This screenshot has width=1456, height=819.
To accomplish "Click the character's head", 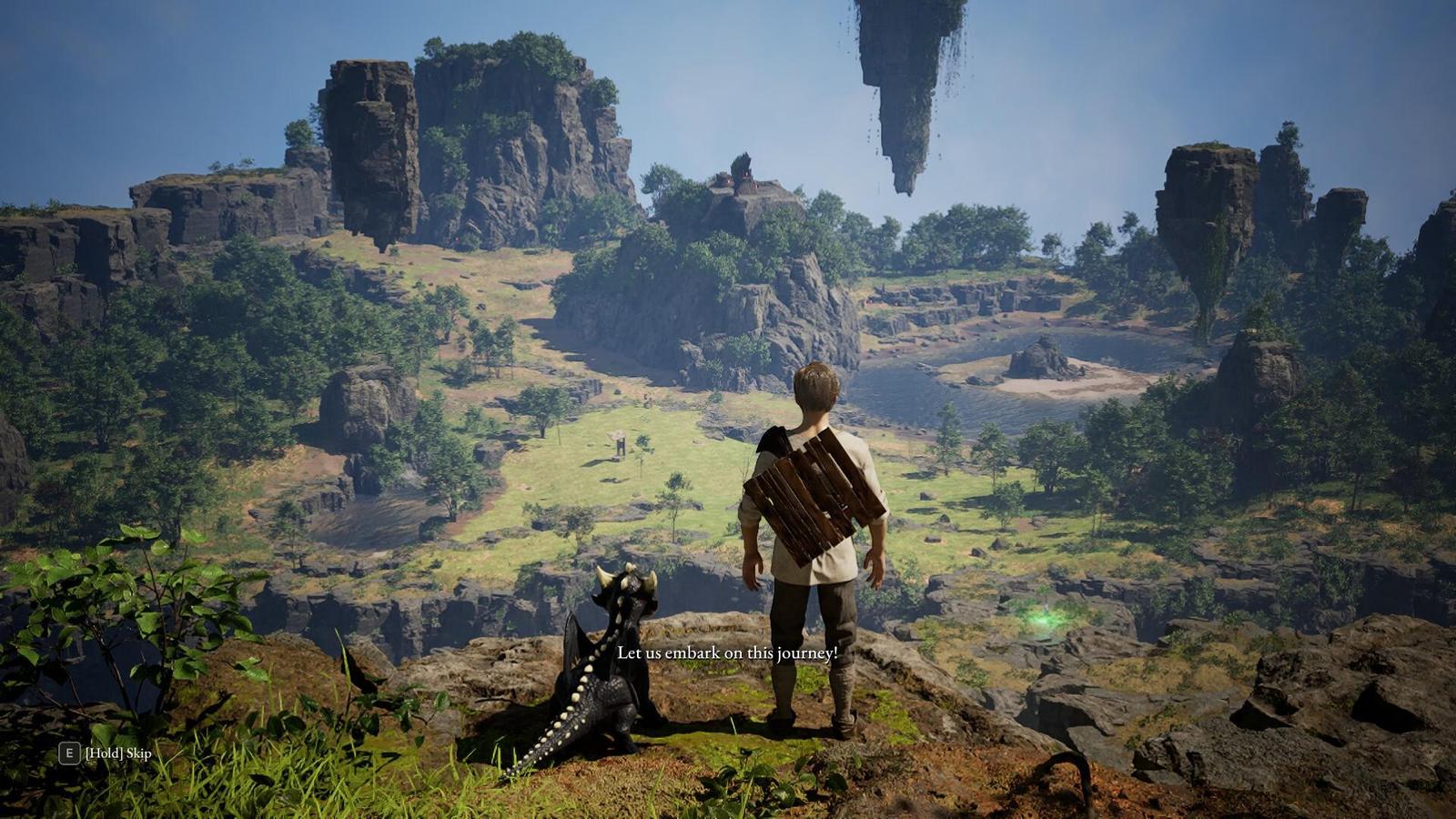I will tap(817, 387).
